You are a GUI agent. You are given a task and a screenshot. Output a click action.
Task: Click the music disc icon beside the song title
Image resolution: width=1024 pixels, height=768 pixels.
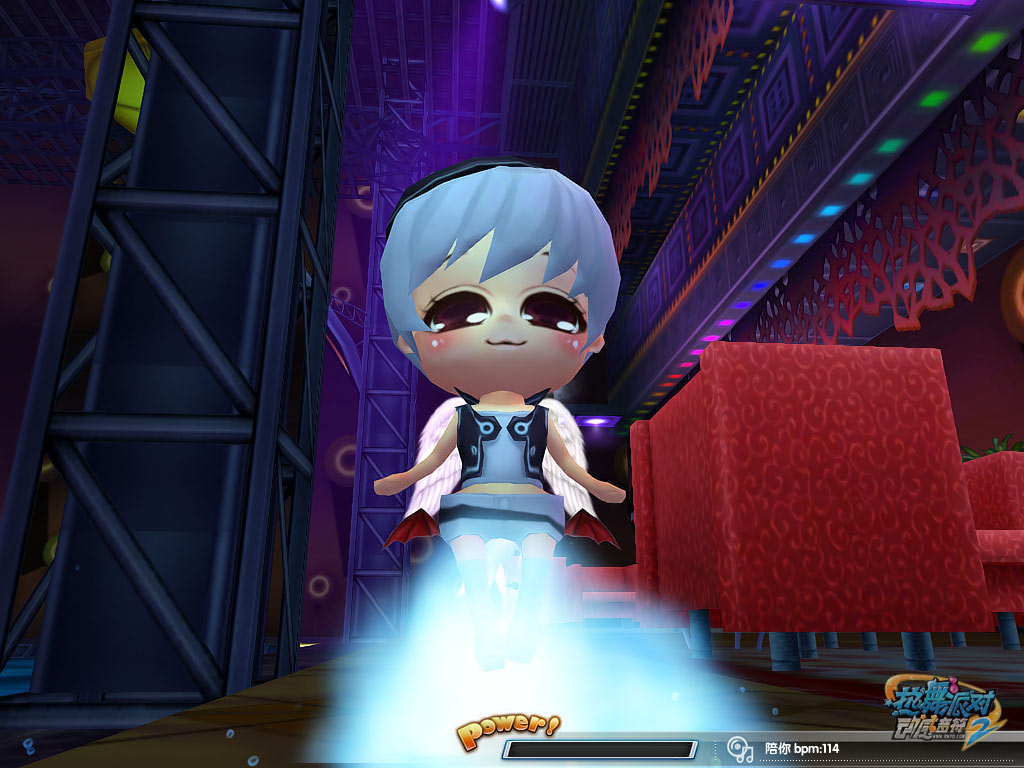740,748
